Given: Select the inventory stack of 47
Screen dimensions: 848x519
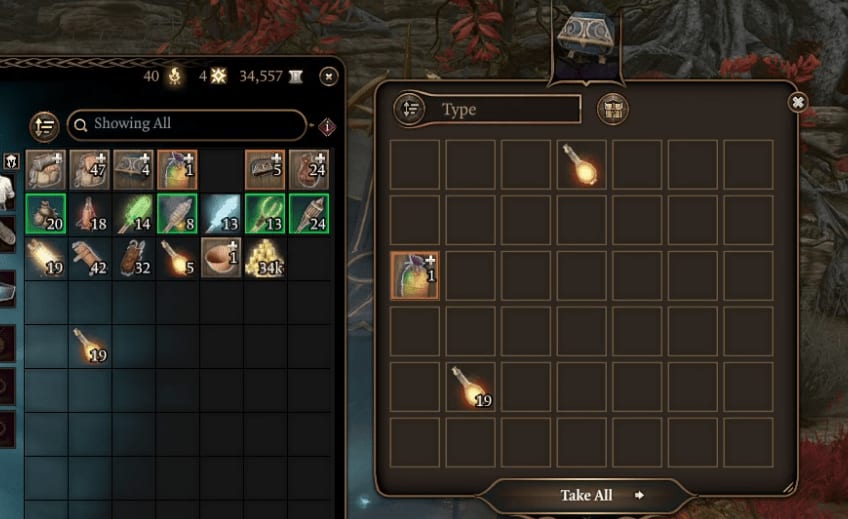Looking at the screenshot, I should point(89,169).
